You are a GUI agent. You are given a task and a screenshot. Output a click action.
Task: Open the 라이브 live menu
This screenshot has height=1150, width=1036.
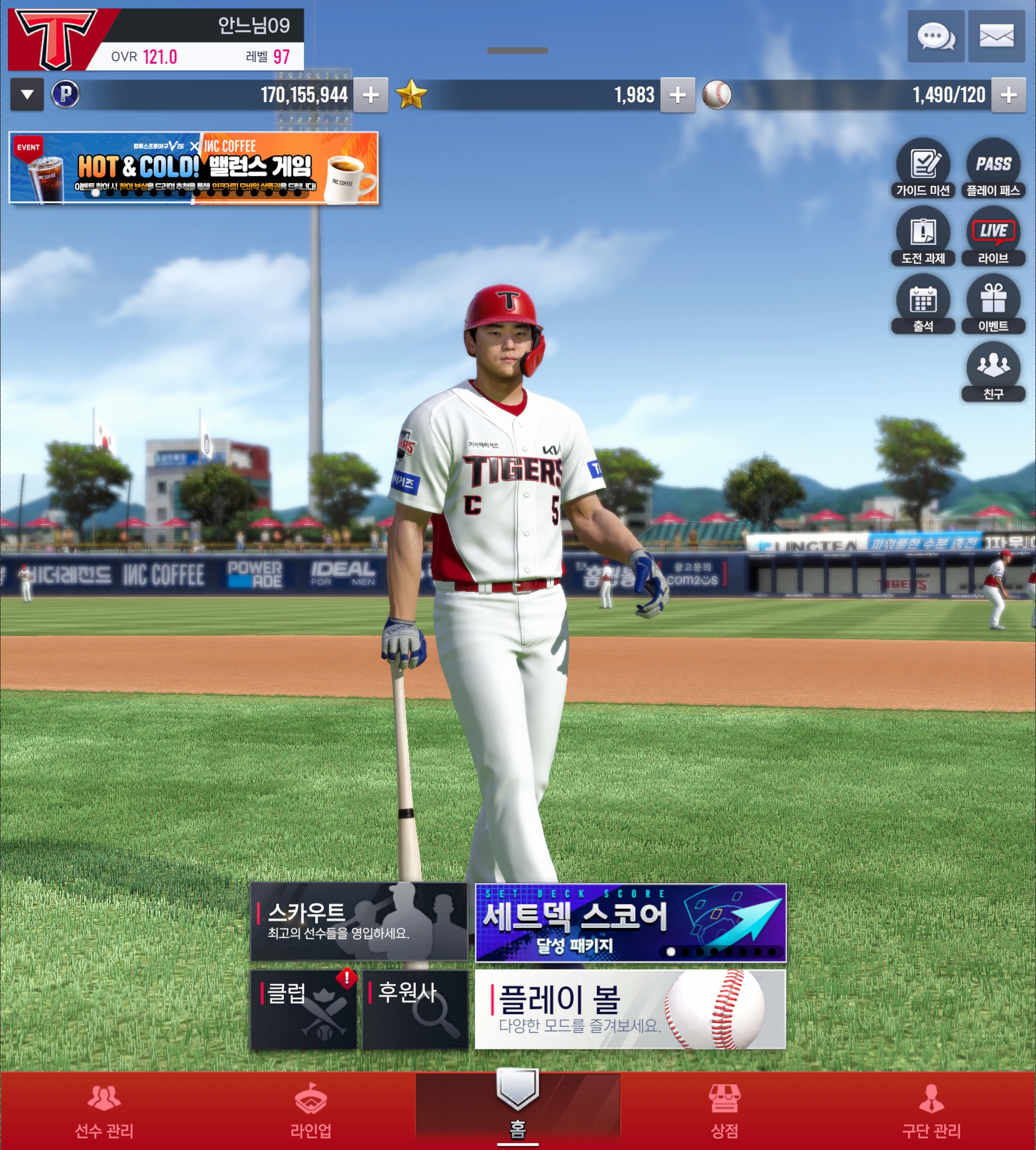click(x=993, y=236)
